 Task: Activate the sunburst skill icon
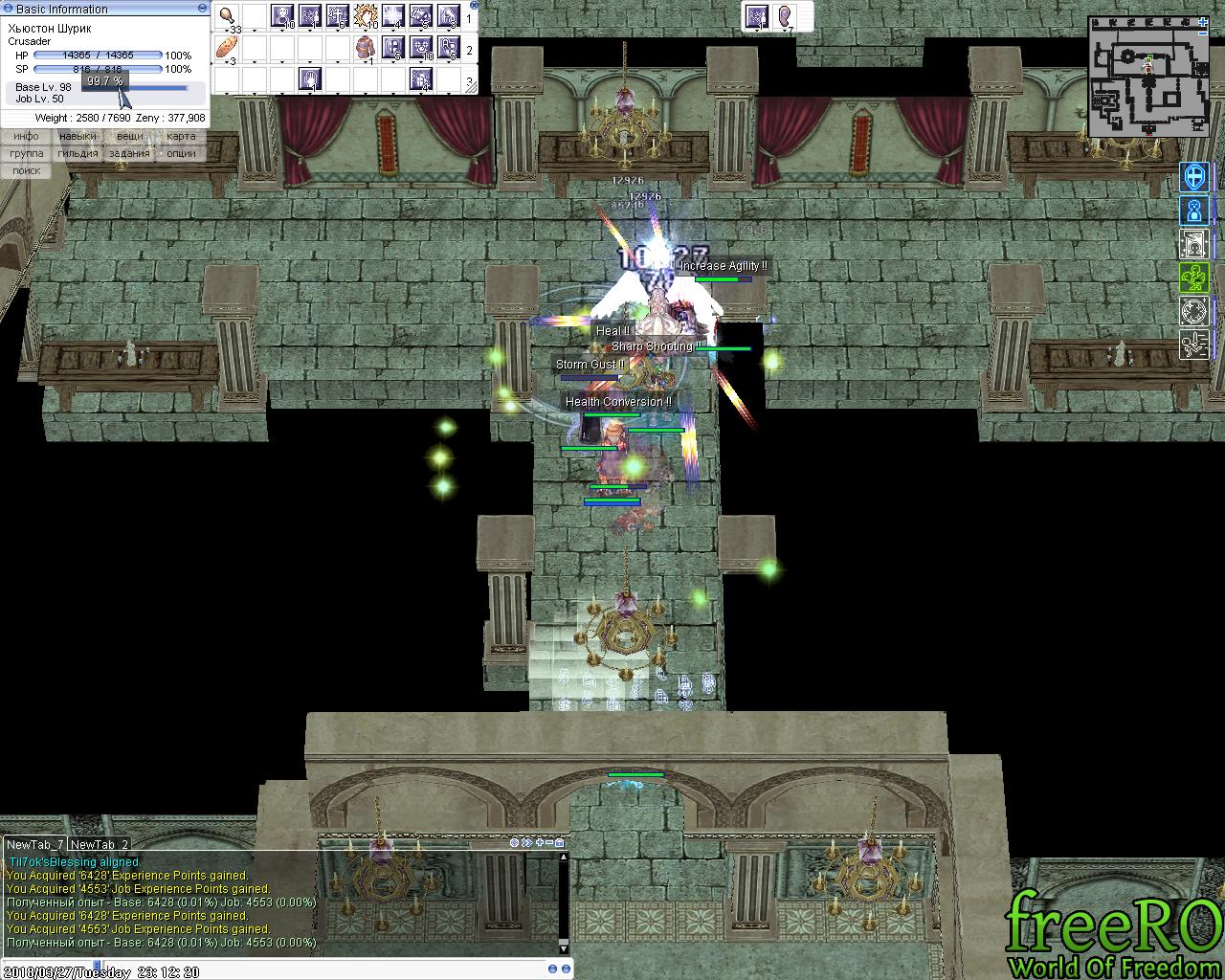tap(366, 16)
